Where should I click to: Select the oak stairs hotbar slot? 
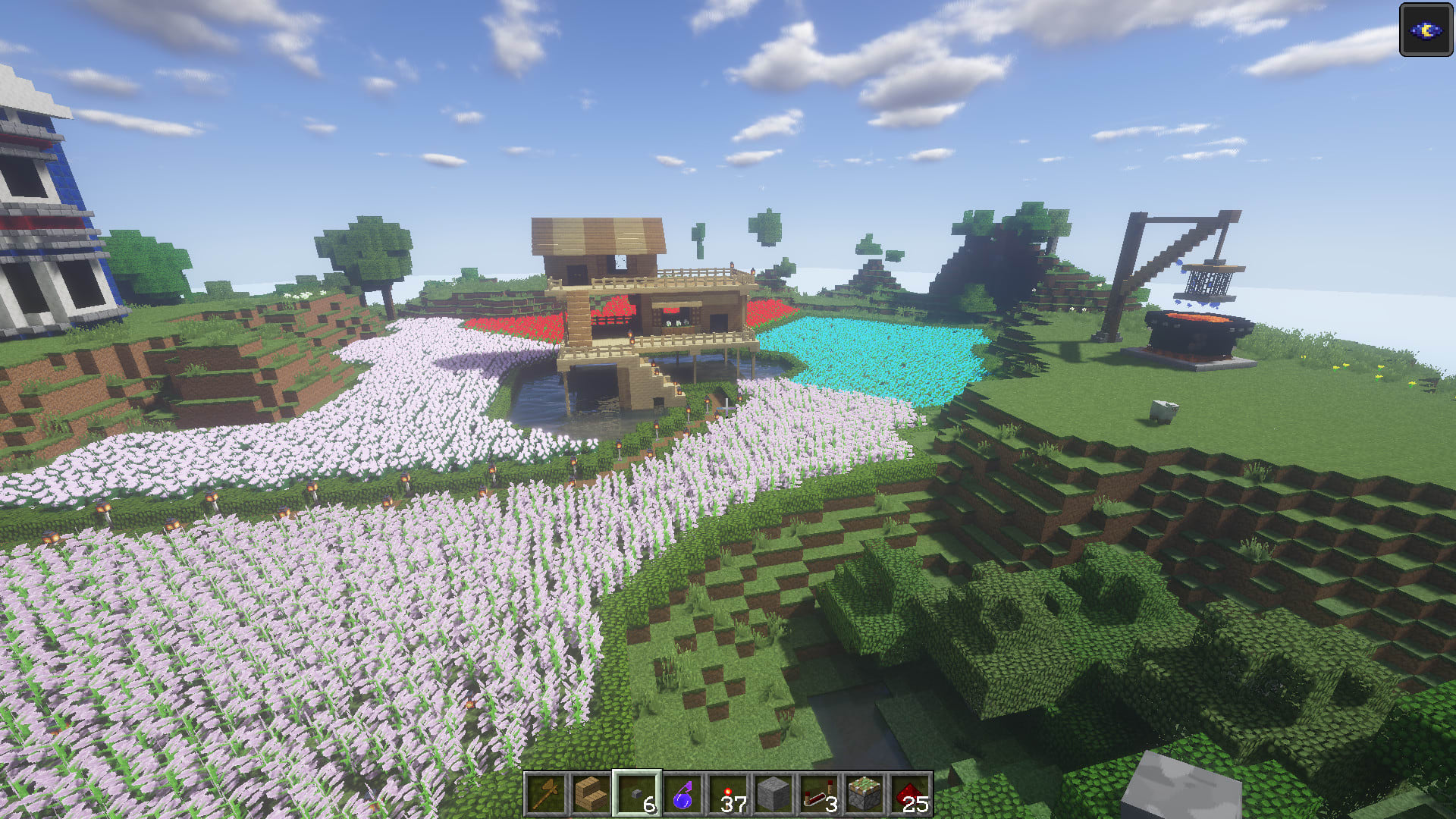[x=591, y=794]
